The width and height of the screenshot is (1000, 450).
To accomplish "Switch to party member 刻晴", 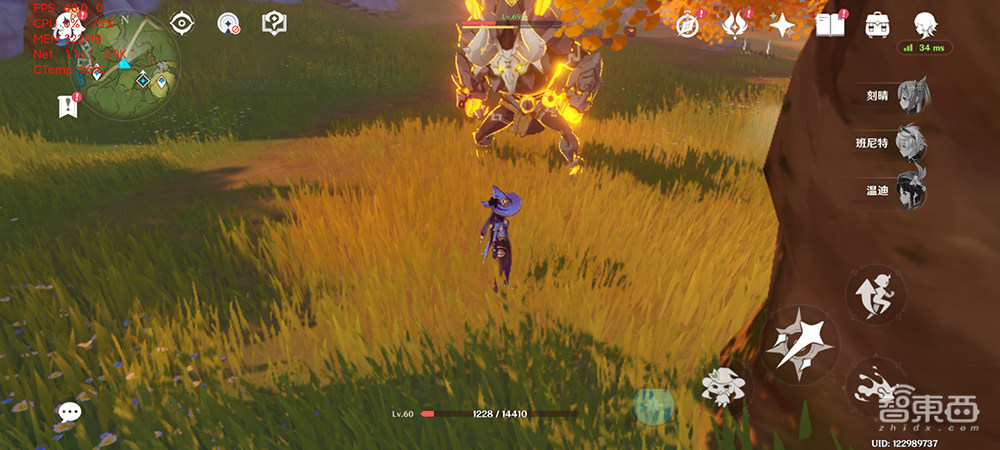I will pos(910,97).
